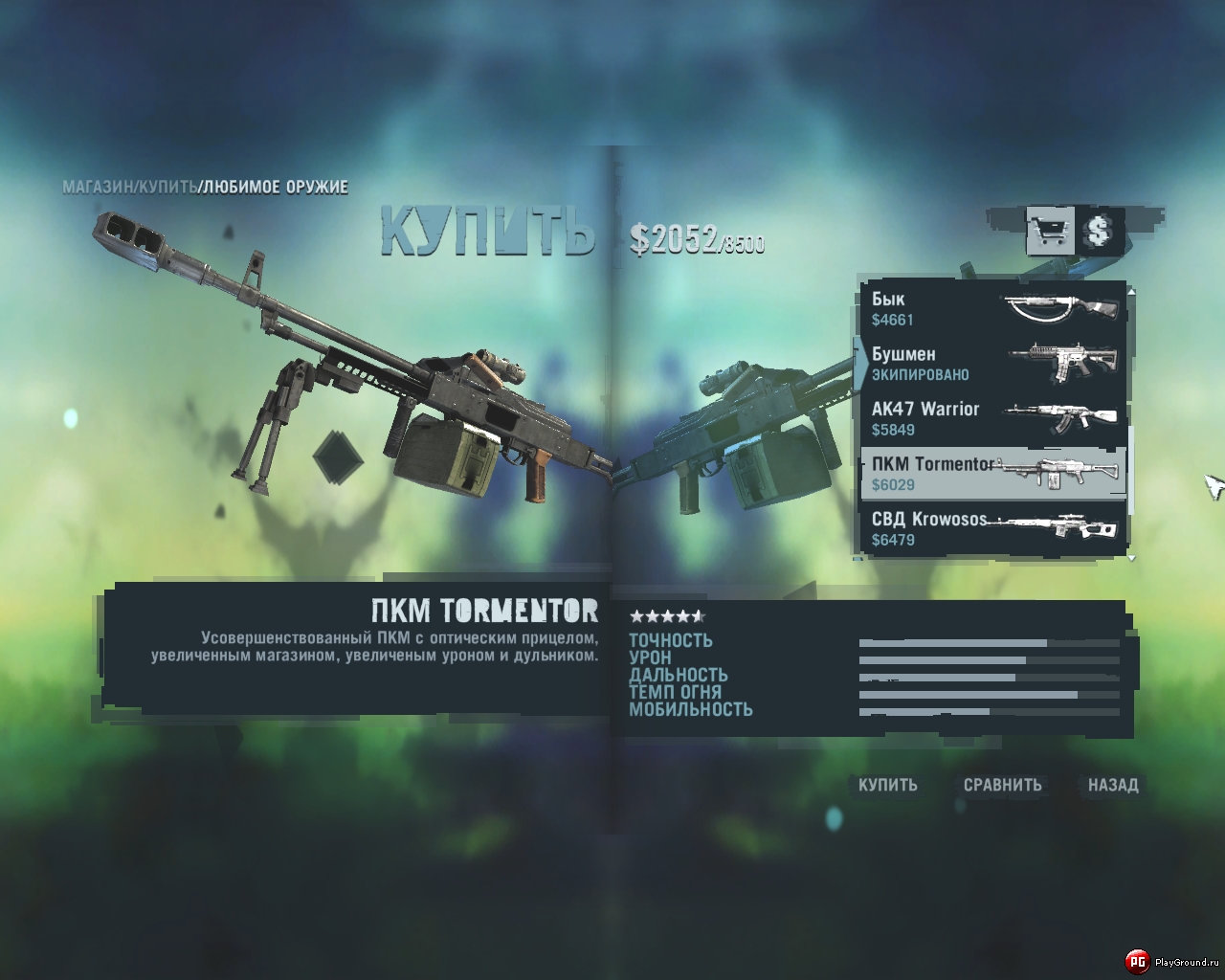The height and width of the screenshot is (980, 1225).
Task: Click the Магазин breadcrumb link
Action: click(x=99, y=187)
